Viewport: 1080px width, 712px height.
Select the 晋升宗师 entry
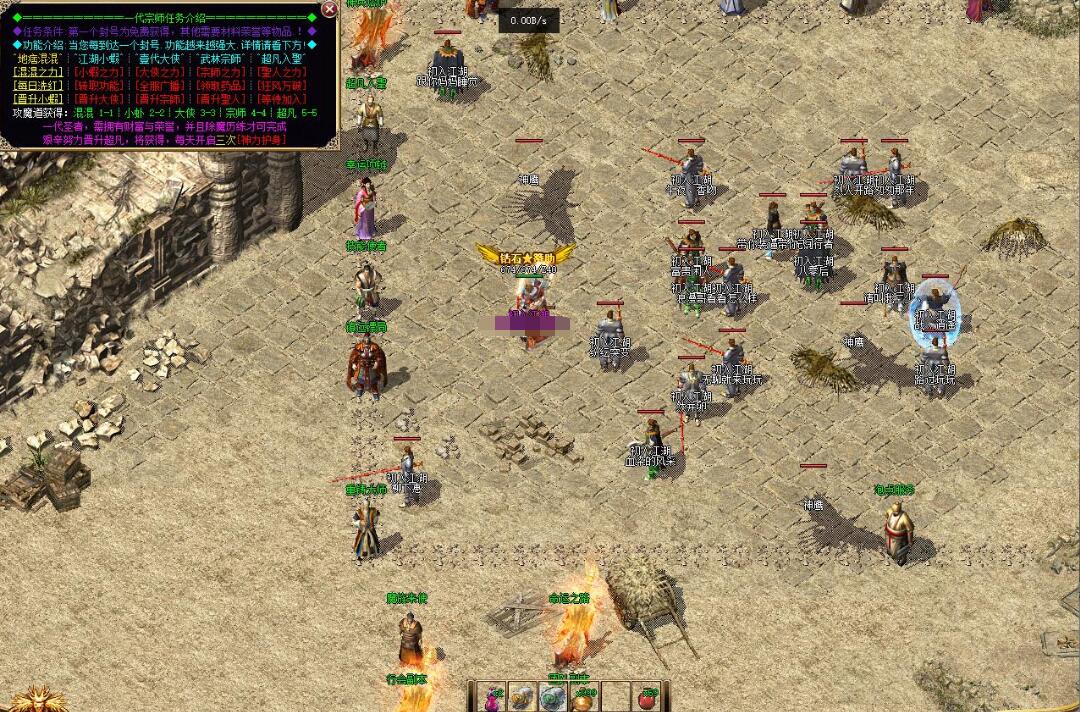pyautogui.click(x=160, y=98)
